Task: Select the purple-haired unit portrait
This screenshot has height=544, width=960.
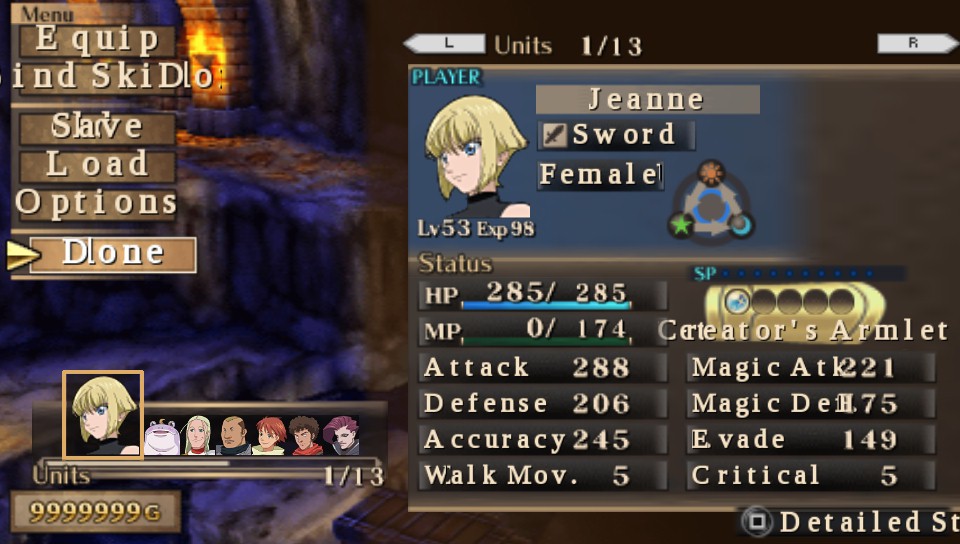Action: 341,435
